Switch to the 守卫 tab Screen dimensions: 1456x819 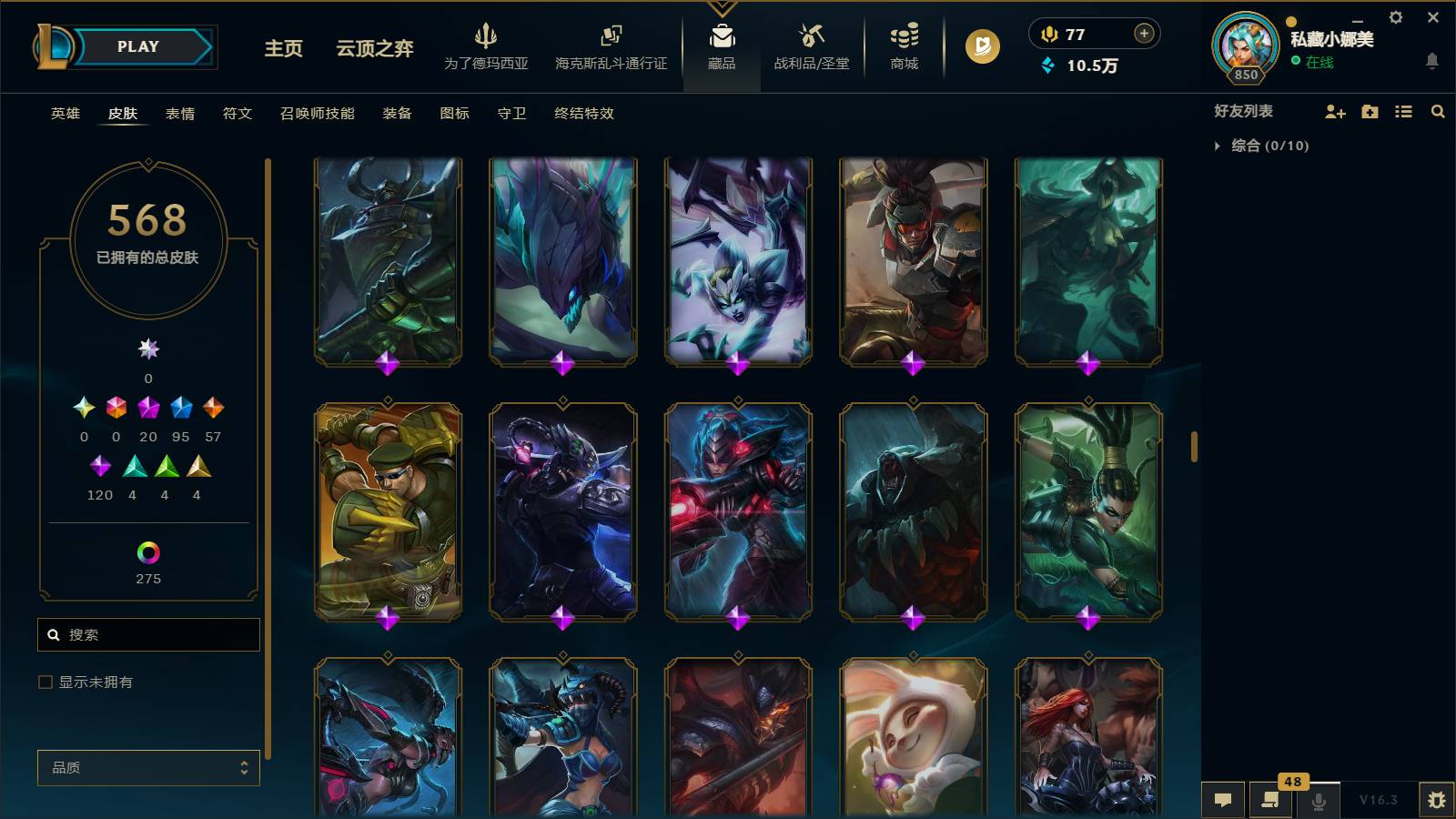pyautogui.click(x=511, y=114)
